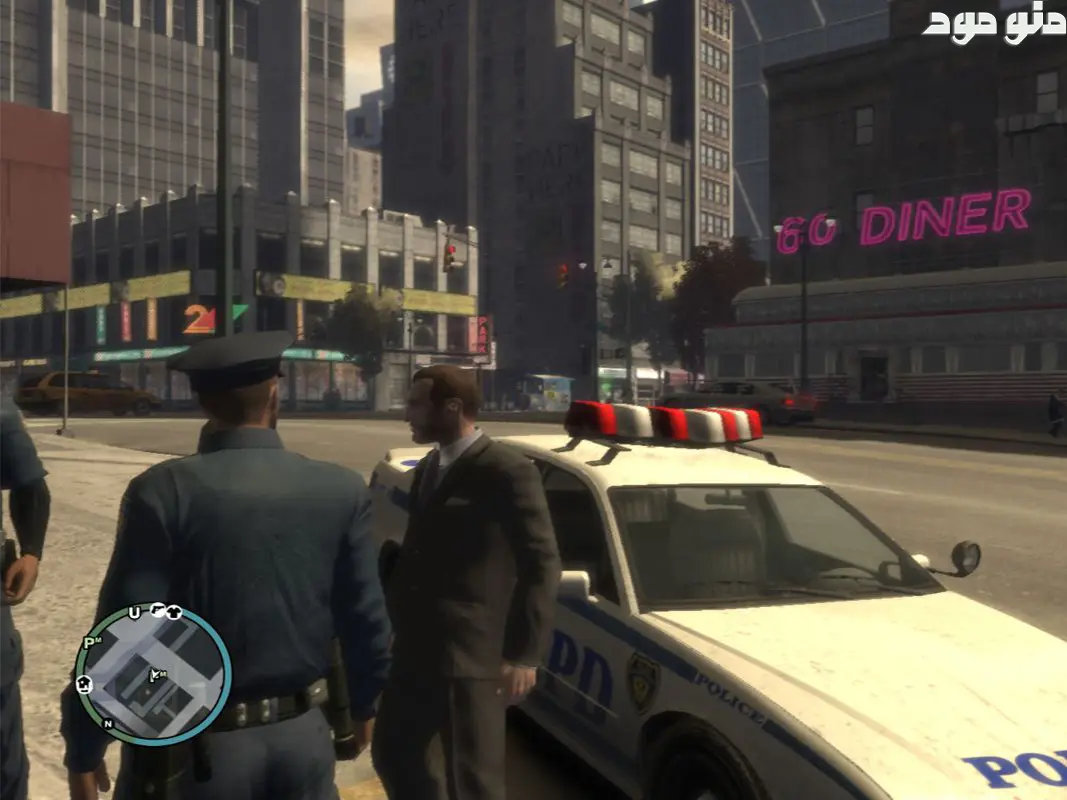Click the circular minimap radar
This screenshot has height=800, width=1067.
[153, 674]
